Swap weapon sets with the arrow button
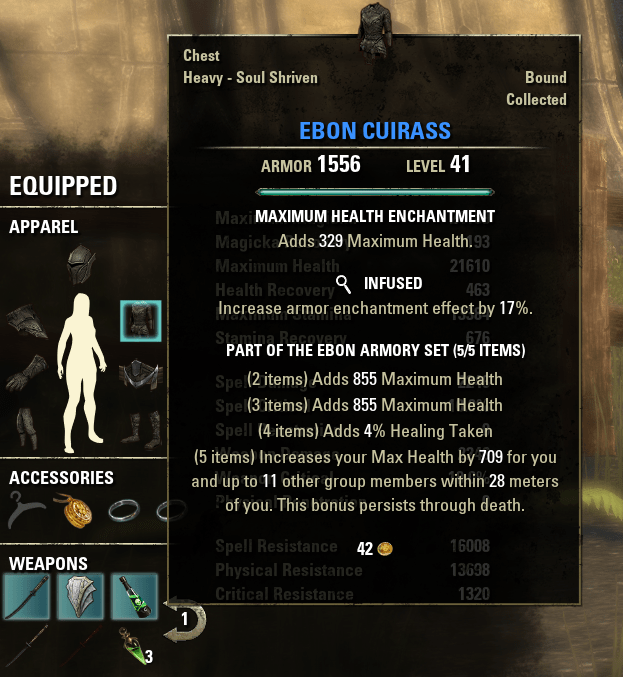Image resolution: width=623 pixels, height=677 pixels. click(185, 620)
